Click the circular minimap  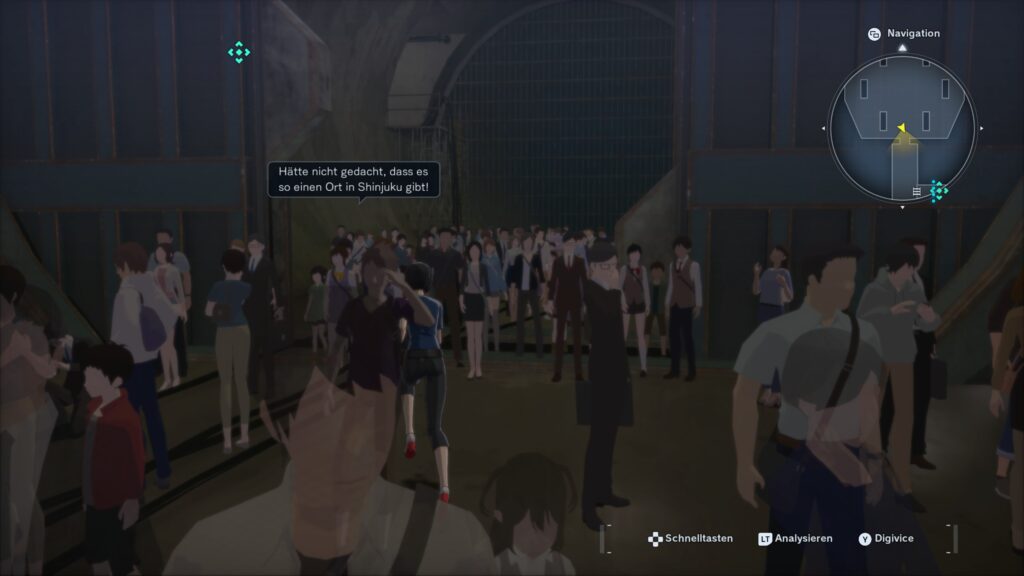pos(901,127)
